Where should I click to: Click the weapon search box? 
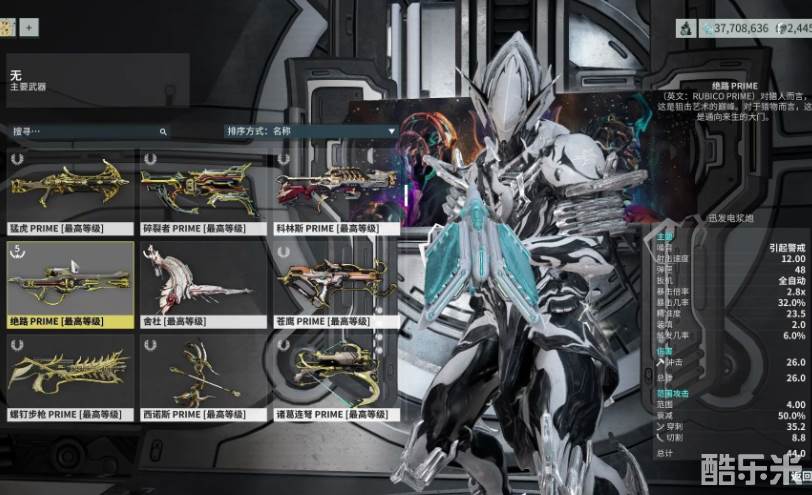pyautogui.click(x=88, y=131)
